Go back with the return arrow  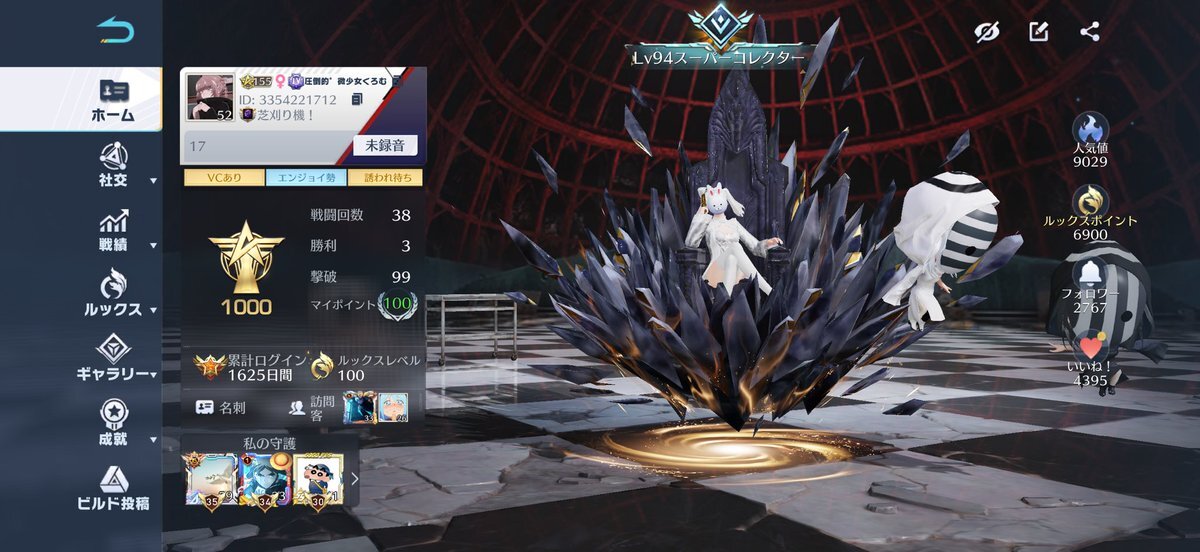click(x=115, y=31)
